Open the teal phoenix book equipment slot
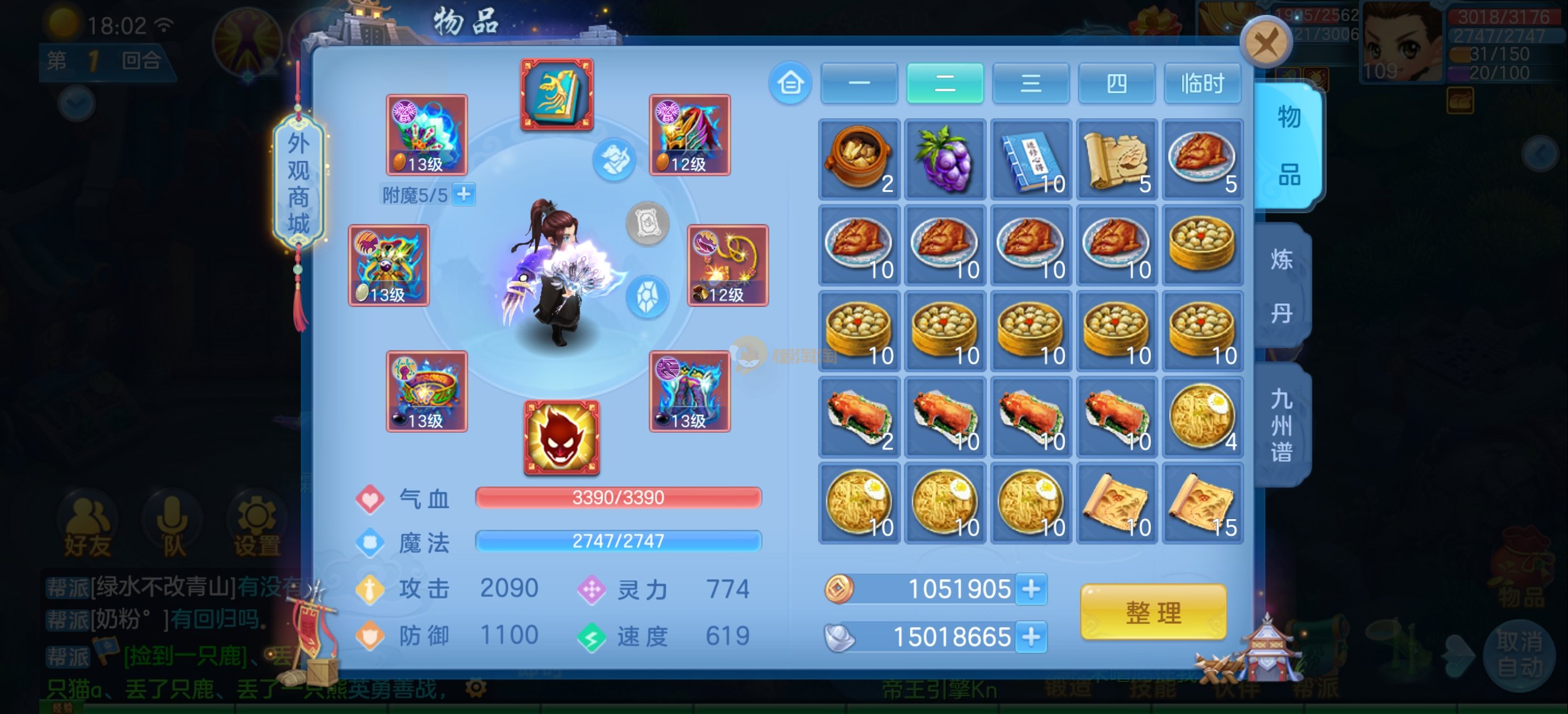 click(x=556, y=94)
